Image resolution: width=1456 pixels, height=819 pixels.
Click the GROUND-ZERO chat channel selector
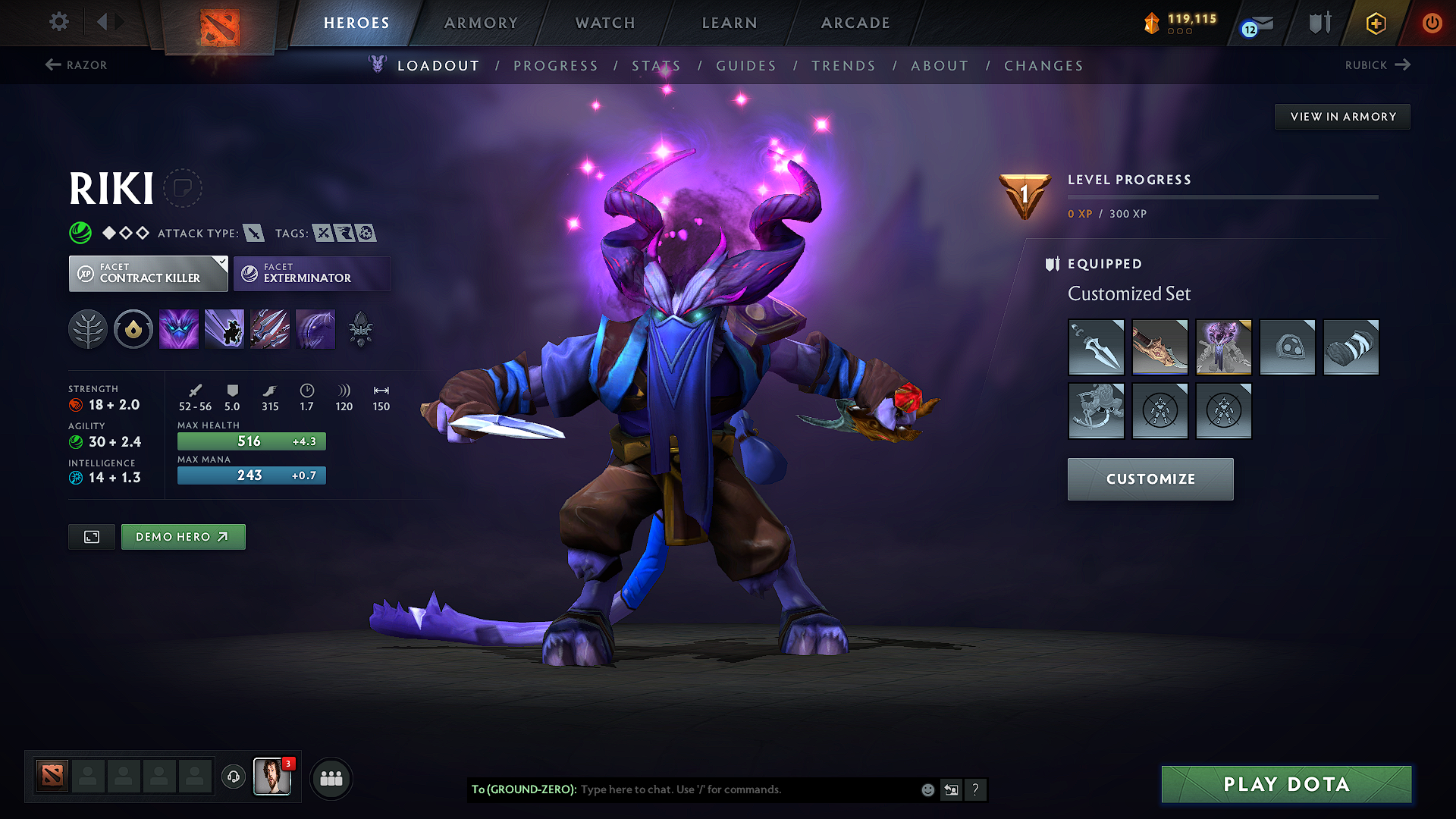coord(525,789)
